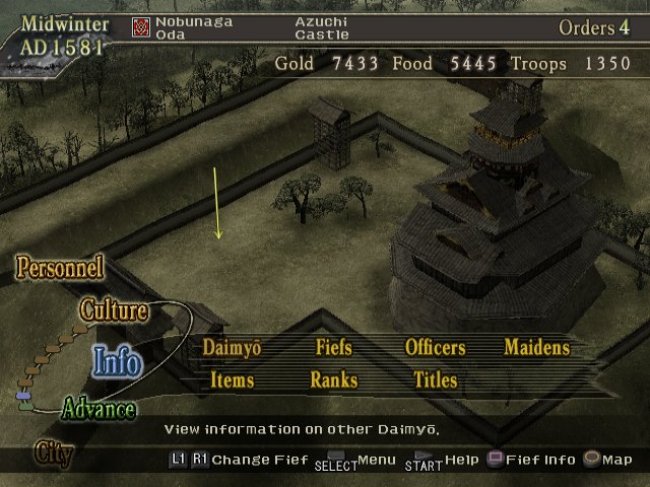Choose the highlighted Info category
650x487 pixels.
coord(116,362)
